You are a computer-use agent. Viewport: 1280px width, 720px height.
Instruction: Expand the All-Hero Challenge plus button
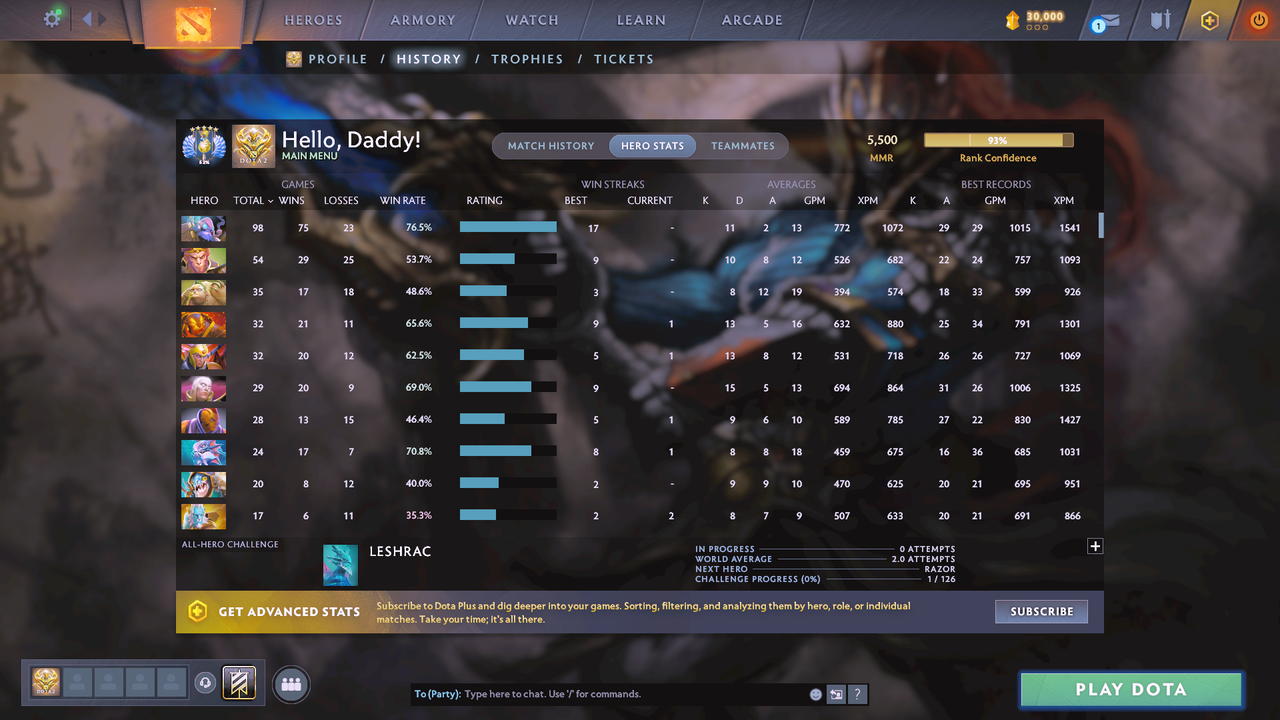click(x=1095, y=546)
